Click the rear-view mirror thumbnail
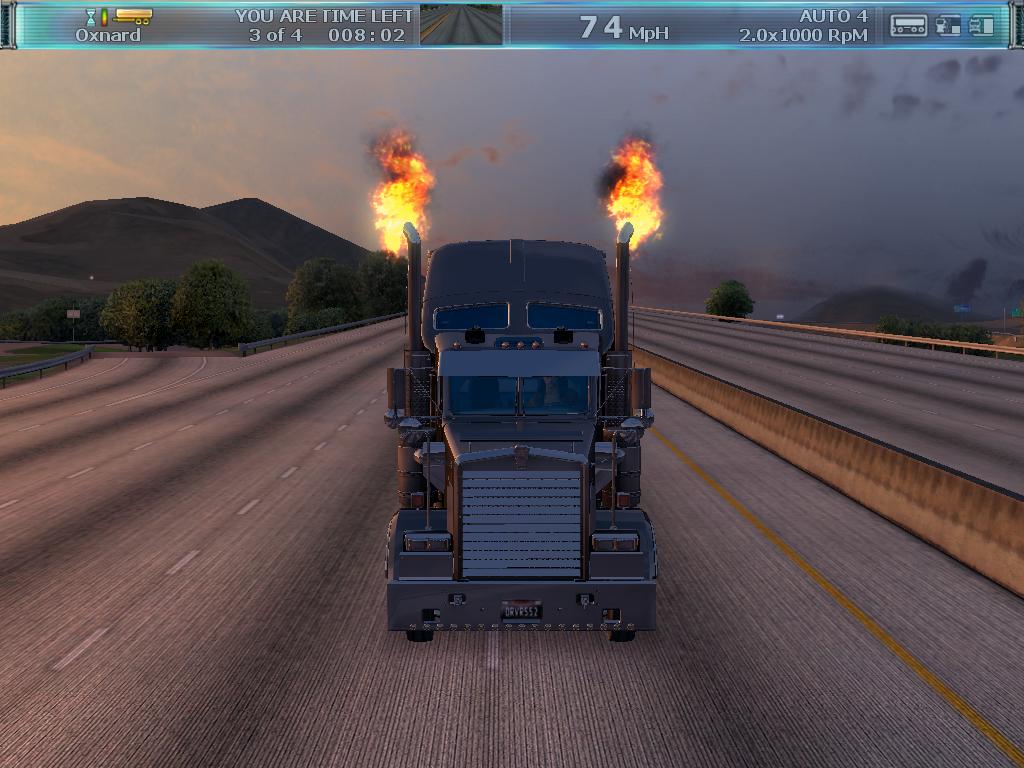The height and width of the screenshot is (768, 1024). (x=461, y=25)
